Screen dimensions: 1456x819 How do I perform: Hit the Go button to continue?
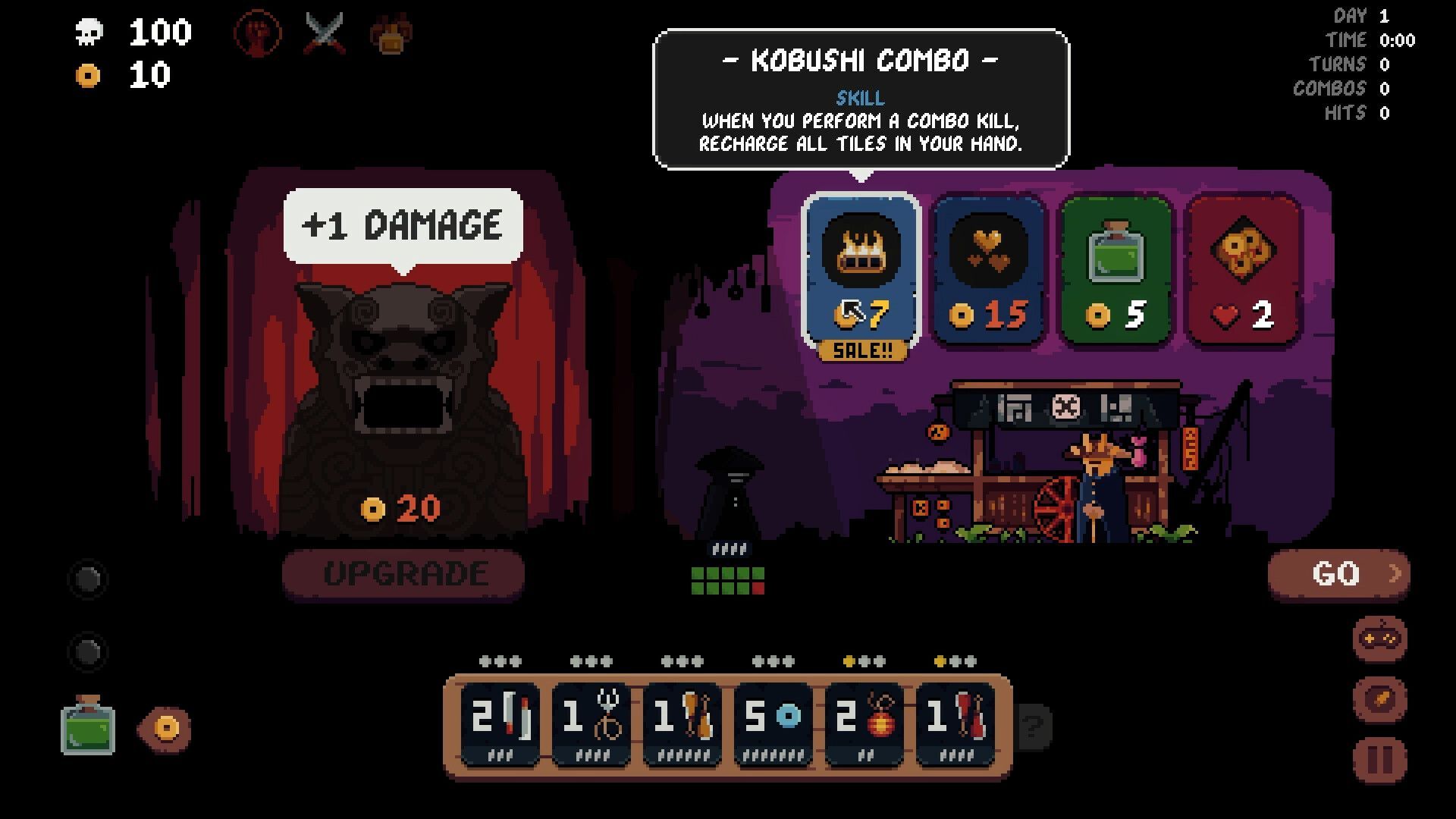[x=1338, y=574]
